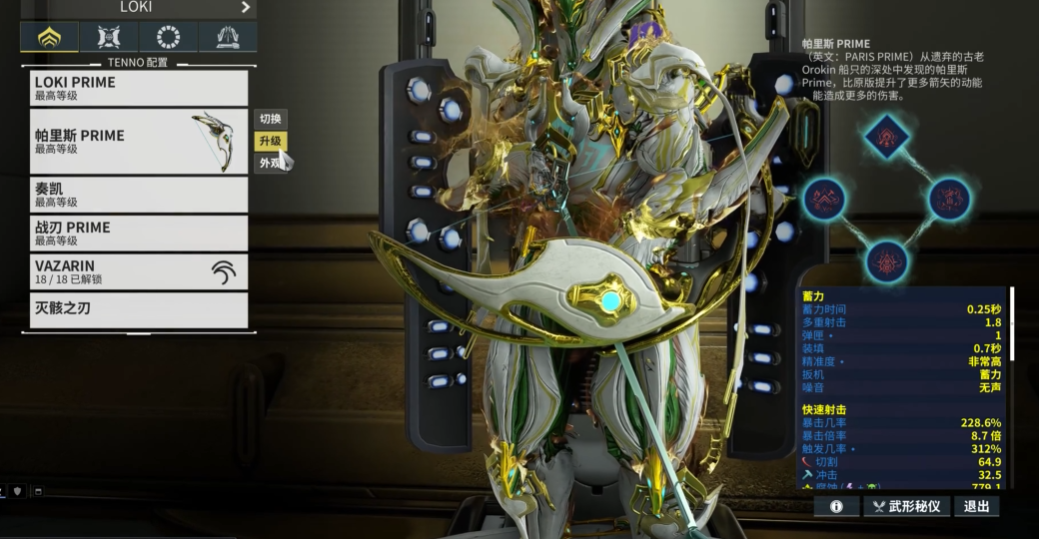This screenshot has width=1039, height=539.
Task: Exit the arsenal with 退出
Action: pos(976,507)
